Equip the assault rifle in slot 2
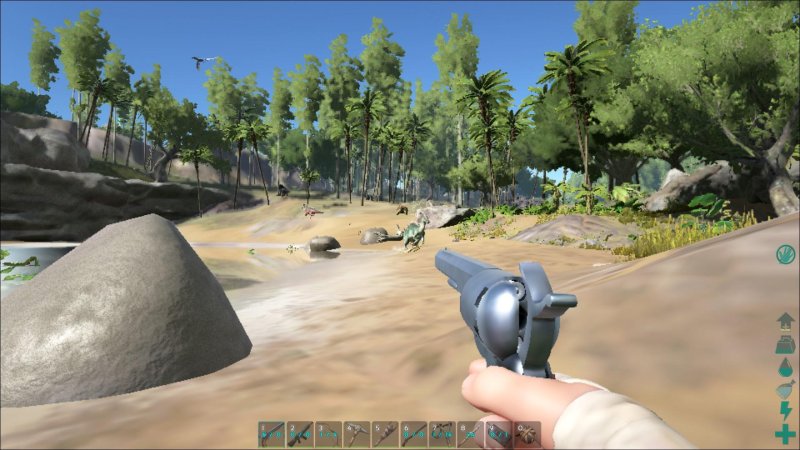This screenshot has width=800, height=450. click(x=300, y=433)
